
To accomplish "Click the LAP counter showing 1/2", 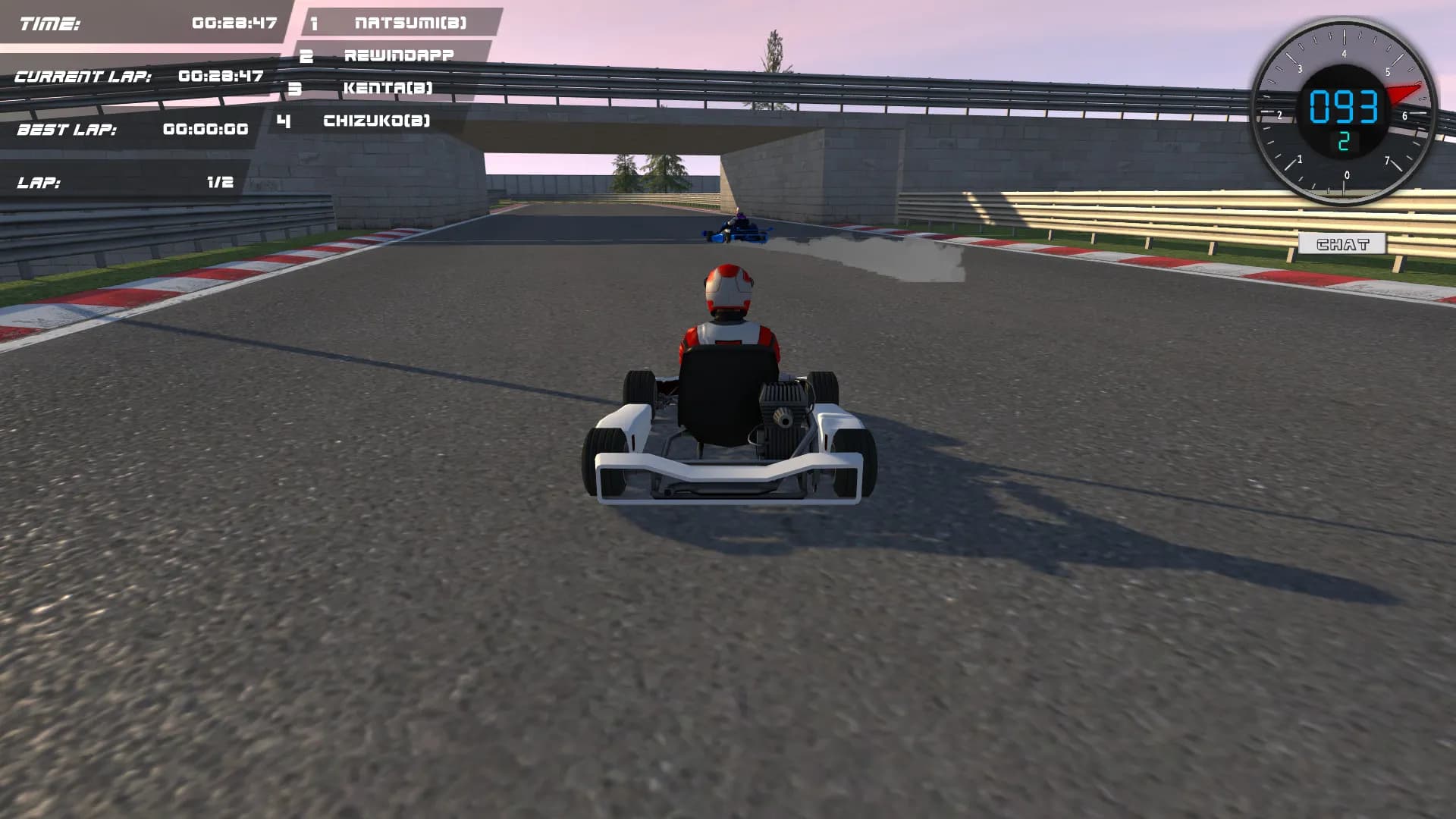I will (x=125, y=182).
